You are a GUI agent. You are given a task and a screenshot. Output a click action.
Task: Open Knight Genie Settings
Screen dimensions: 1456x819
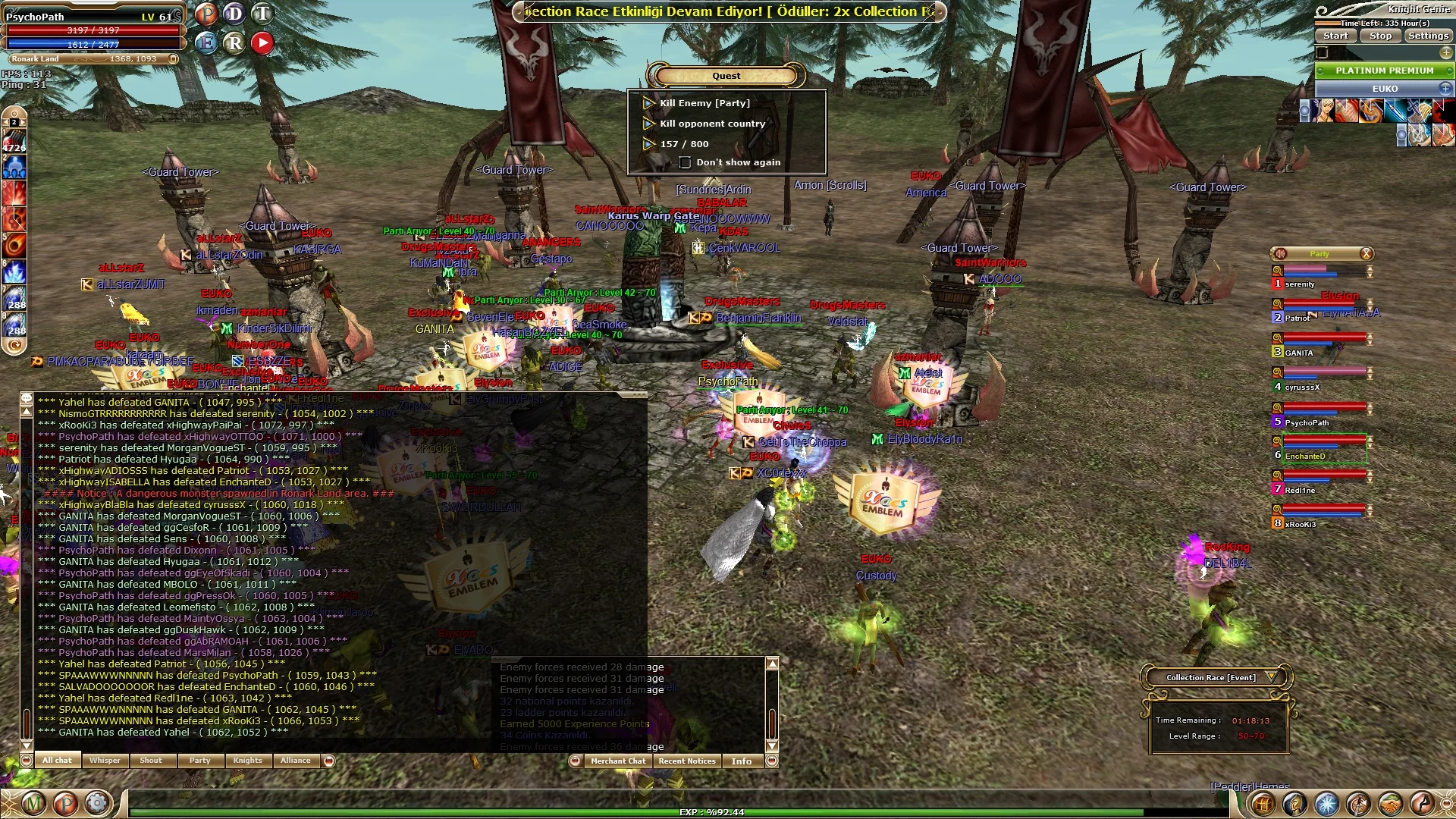click(1428, 36)
